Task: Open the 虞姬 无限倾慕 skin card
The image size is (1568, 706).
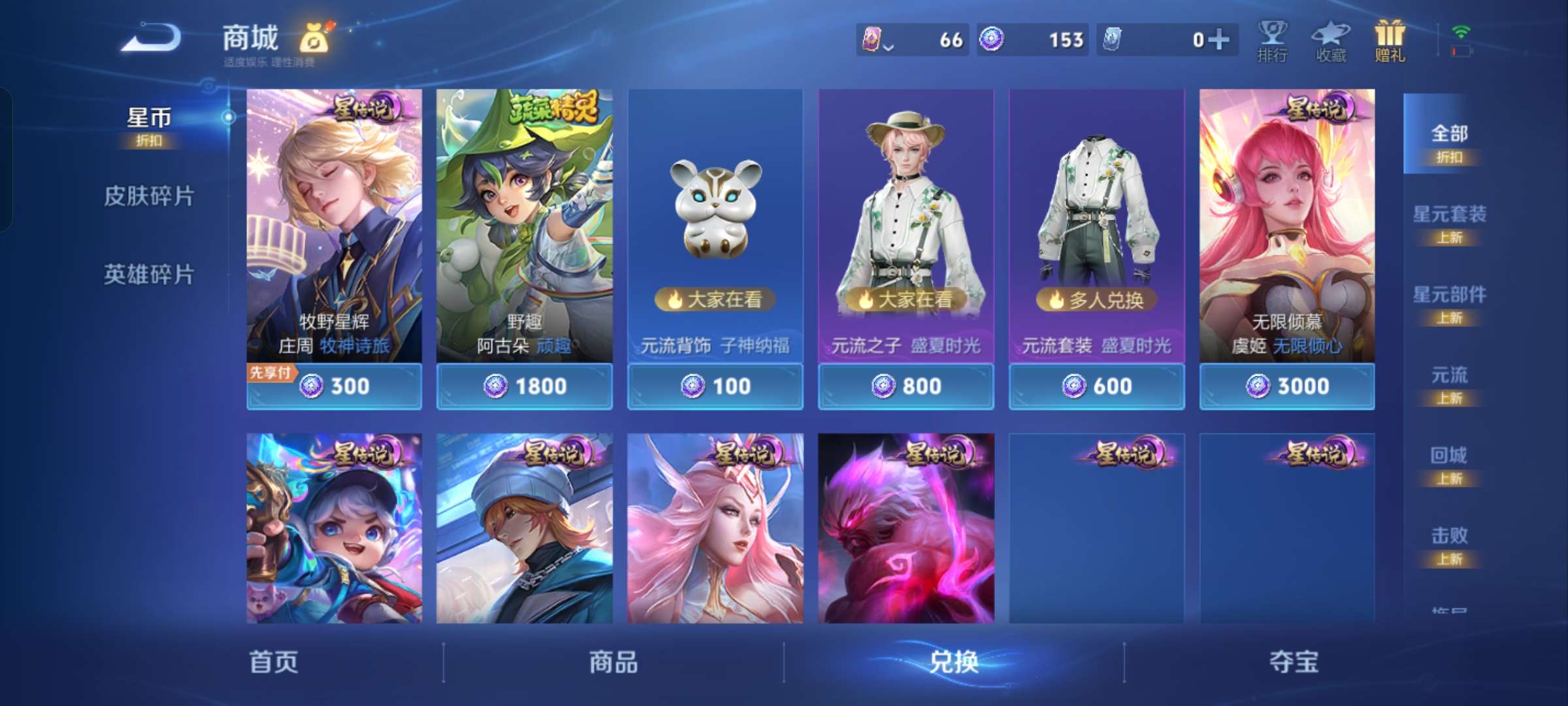Action: coord(1286,229)
